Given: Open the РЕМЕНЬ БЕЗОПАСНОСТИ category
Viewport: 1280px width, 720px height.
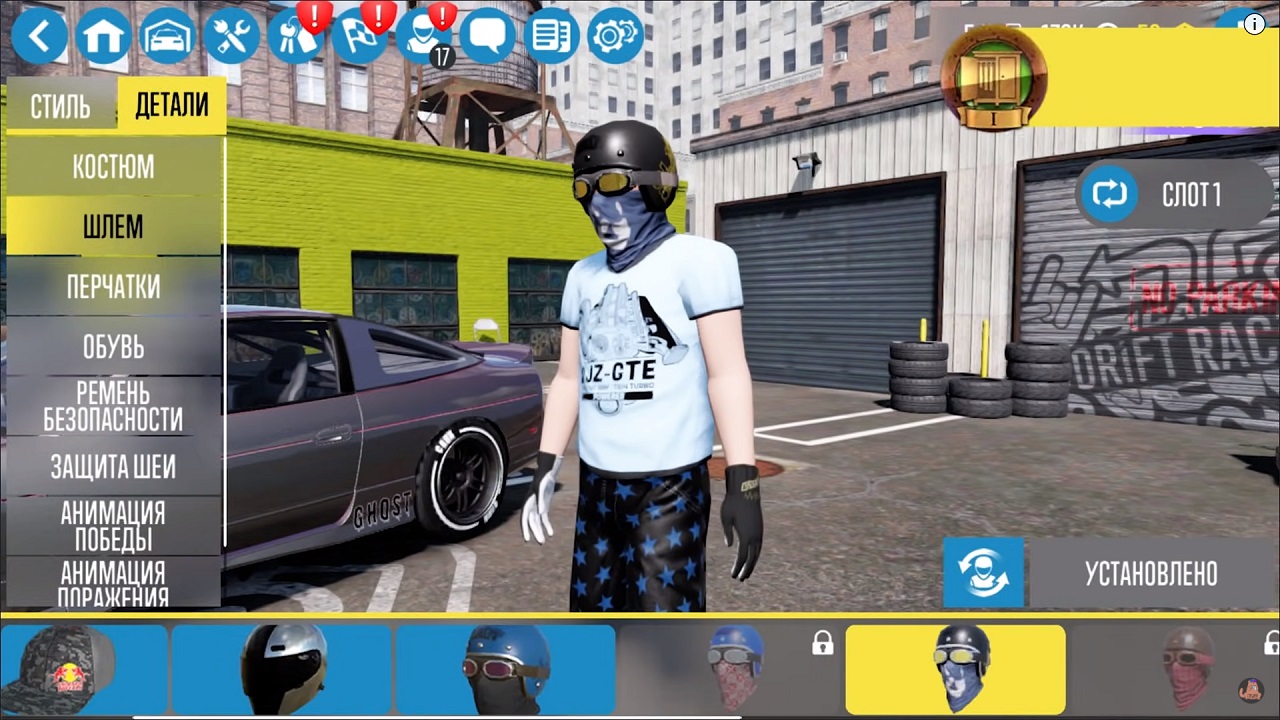Looking at the screenshot, I should pos(113,406).
